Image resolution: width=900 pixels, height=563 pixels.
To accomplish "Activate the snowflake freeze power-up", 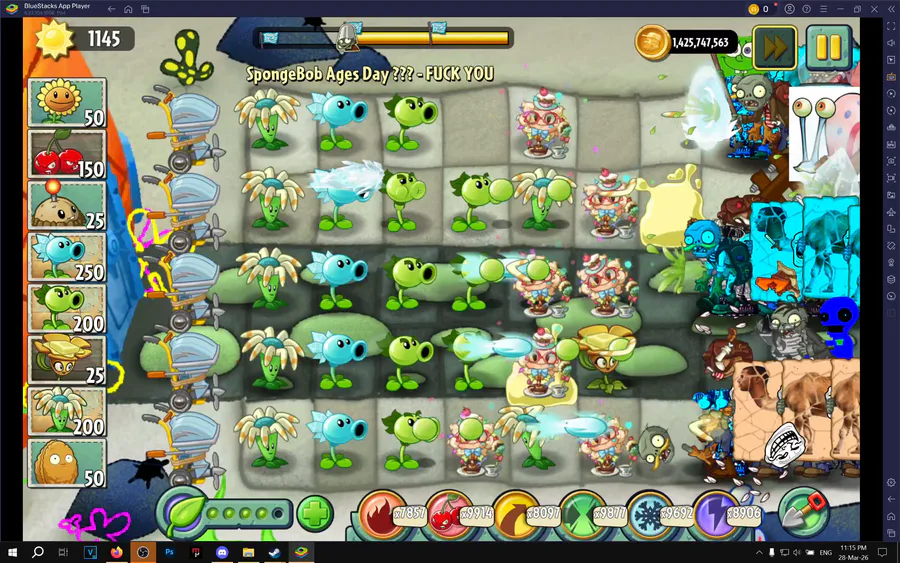I will pos(651,514).
